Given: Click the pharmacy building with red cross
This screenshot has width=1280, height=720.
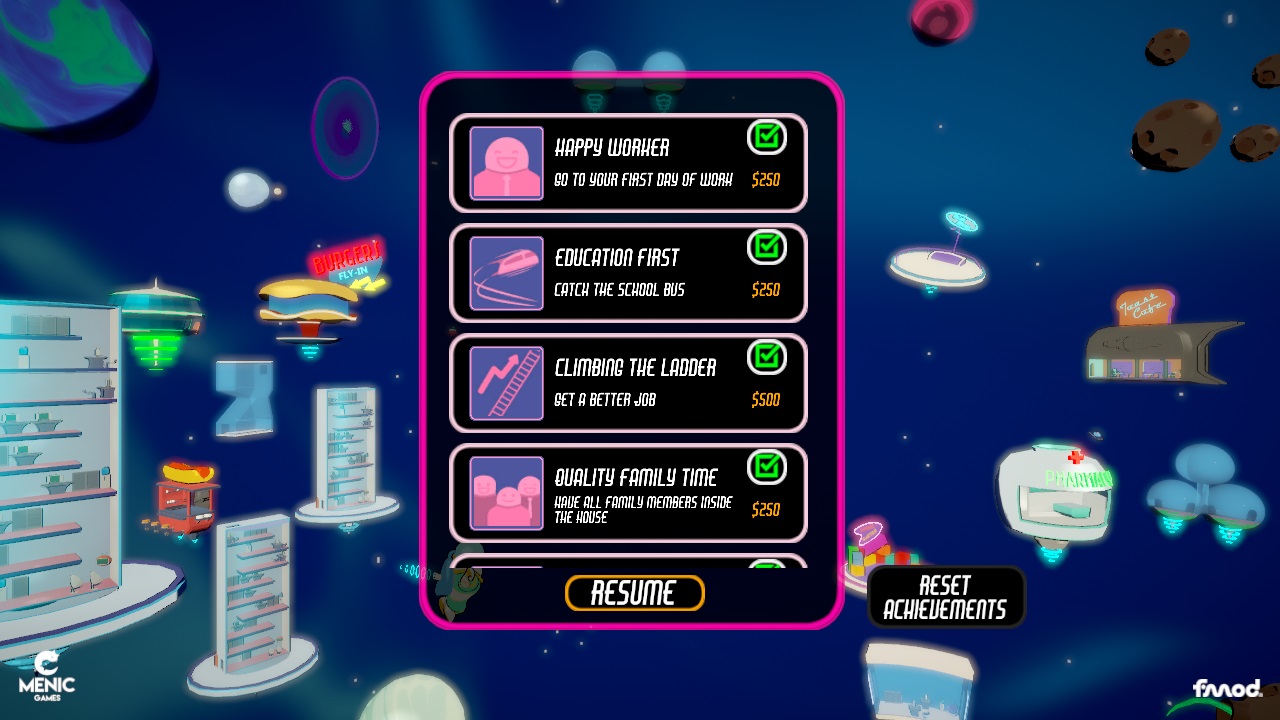Looking at the screenshot, I should click(x=1055, y=490).
